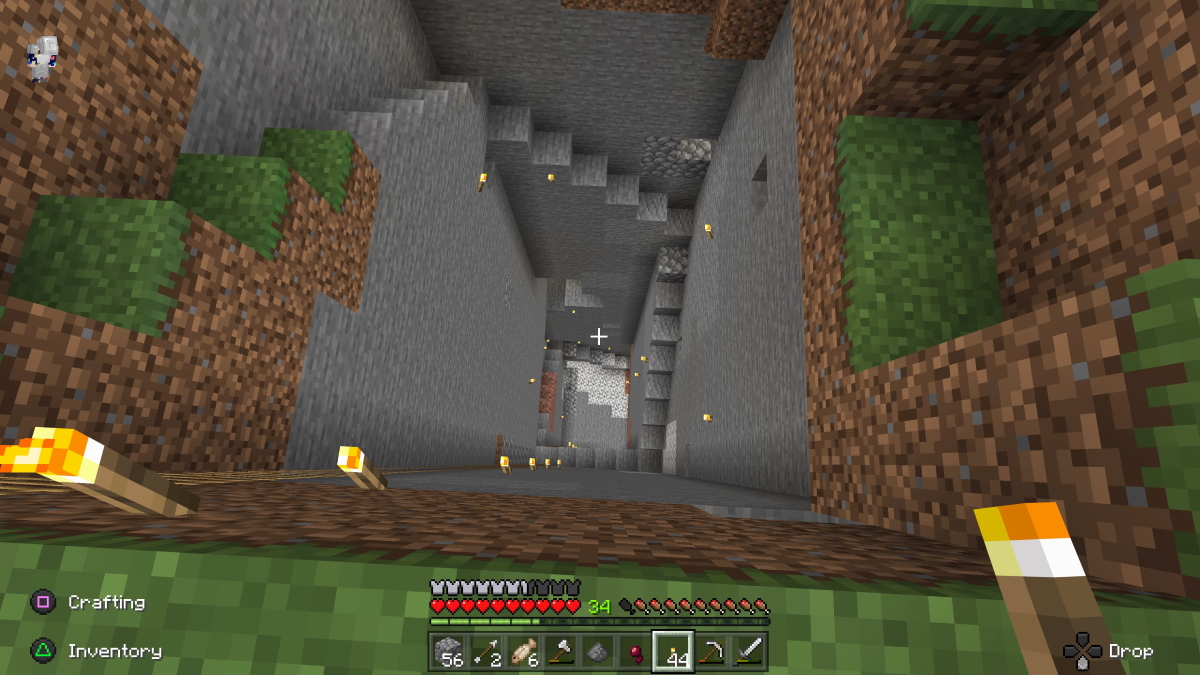Select the cooked fish hotbar slot
The height and width of the screenshot is (675, 1200).
click(523, 652)
